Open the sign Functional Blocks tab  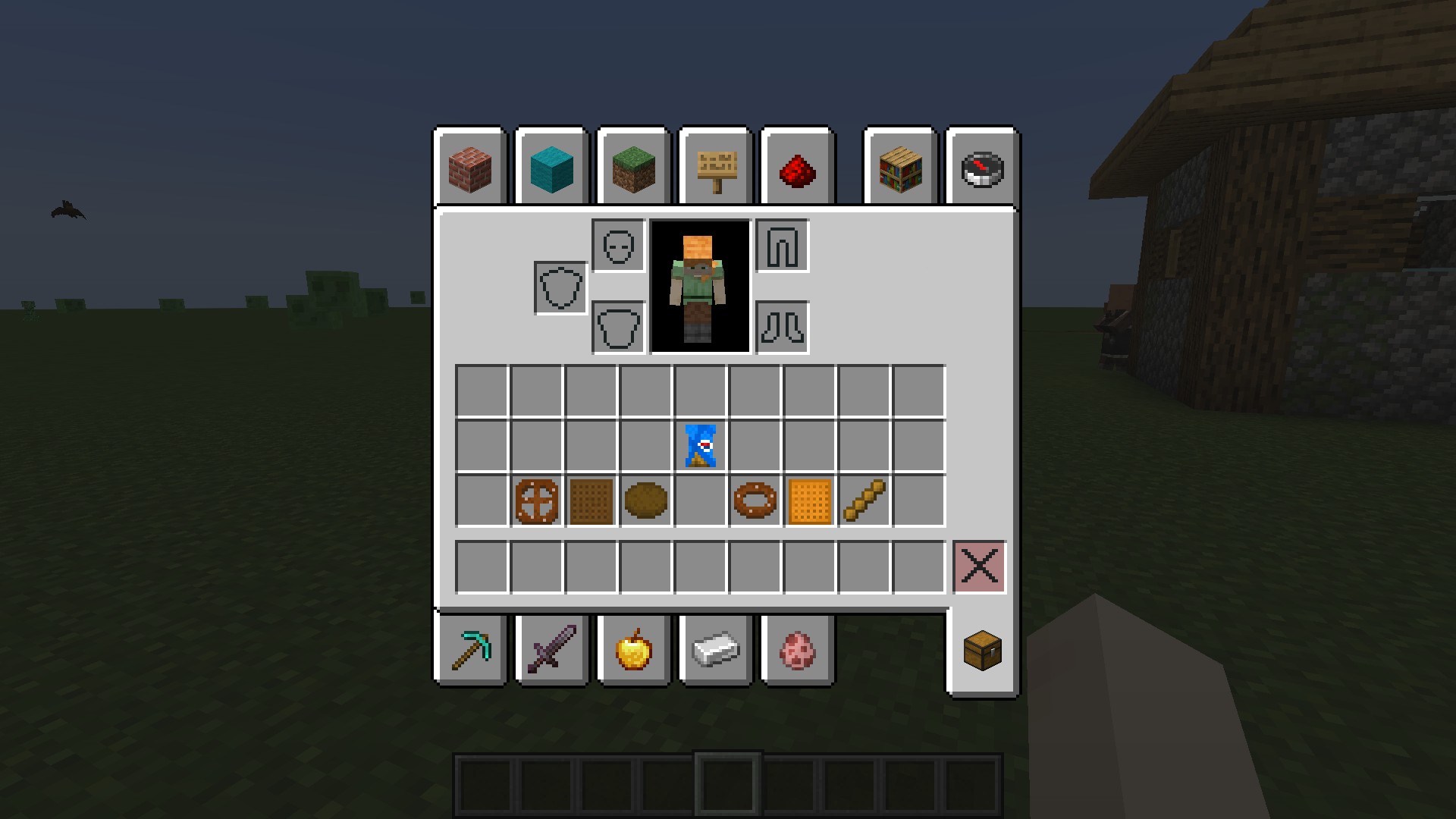(715, 168)
